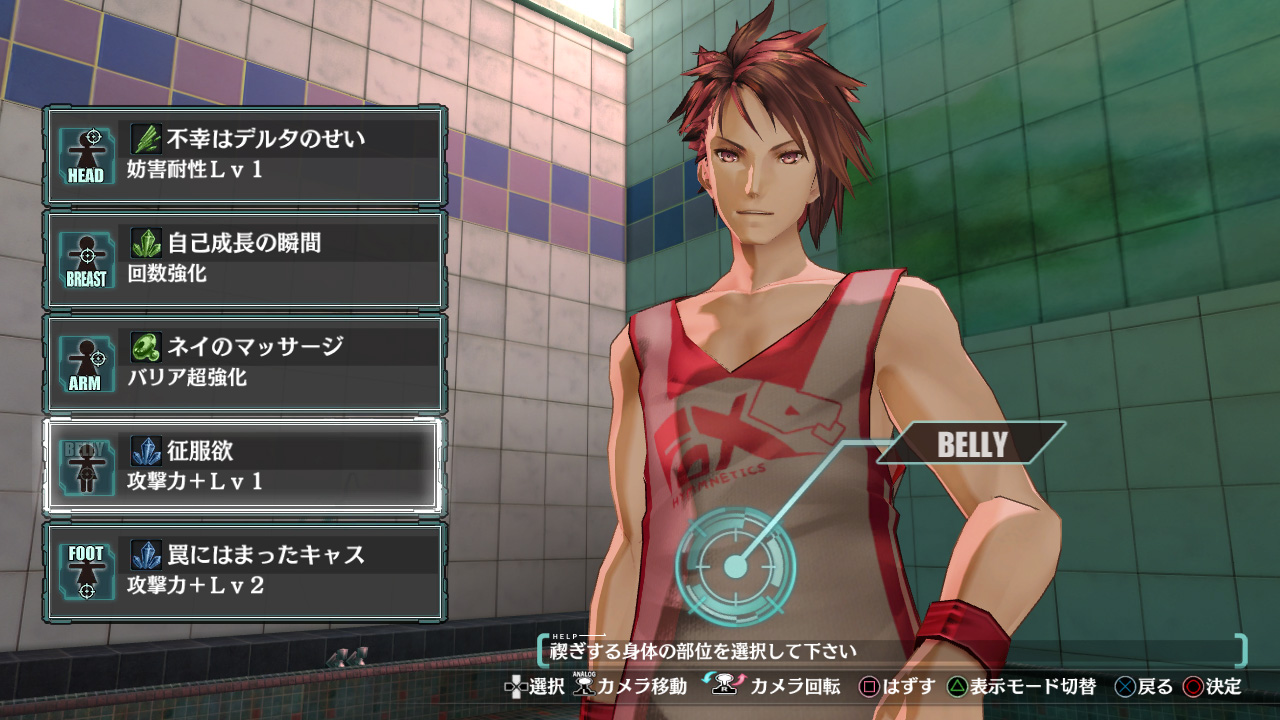Choose the BREAST slot 自己成長の瞬間
1280x720 pixels.
click(x=245, y=259)
